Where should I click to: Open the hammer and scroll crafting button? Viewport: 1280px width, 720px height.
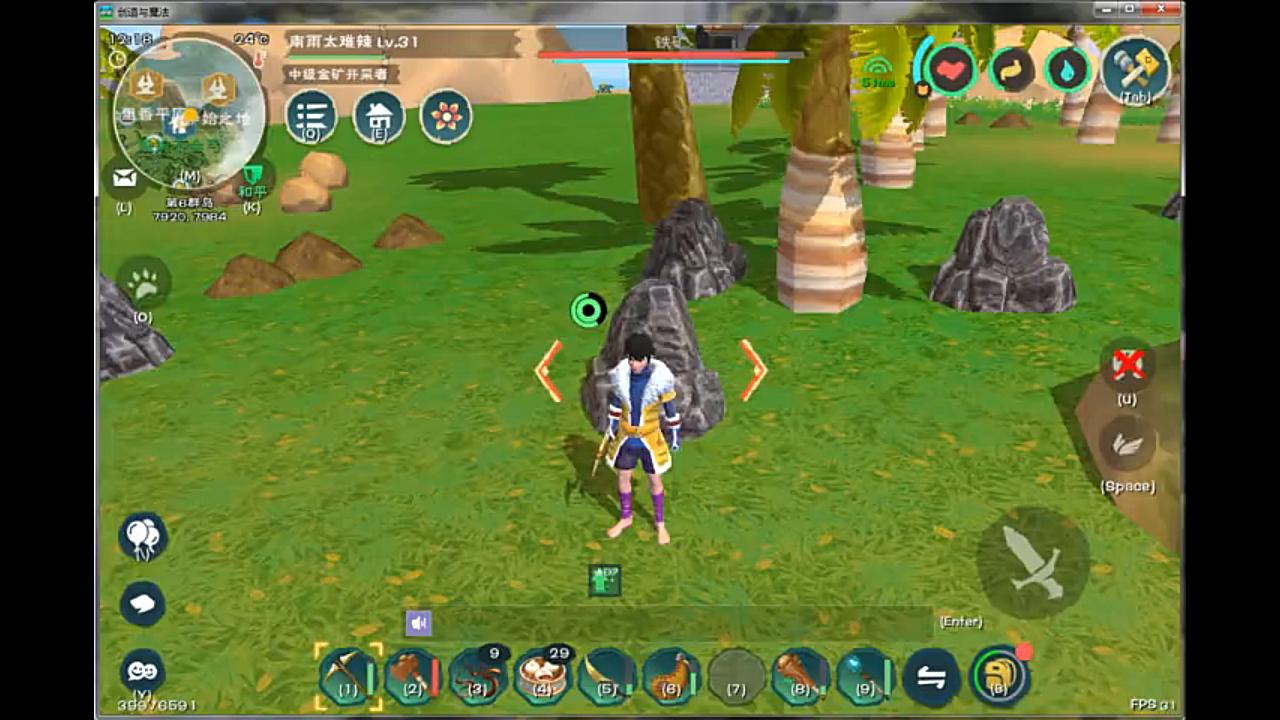1136,68
